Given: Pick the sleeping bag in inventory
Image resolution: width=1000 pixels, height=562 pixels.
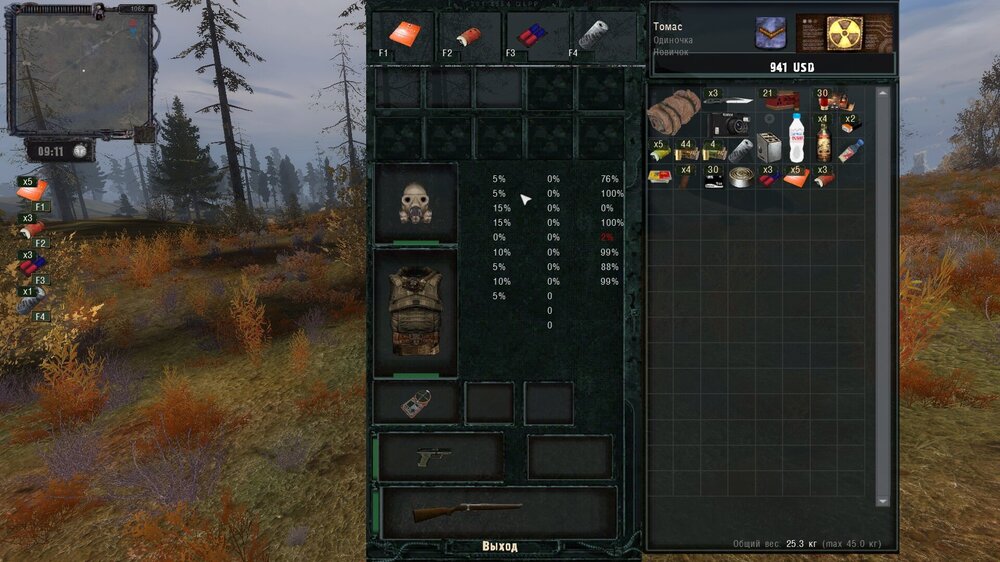Looking at the screenshot, I should click(x=673, y=111).
